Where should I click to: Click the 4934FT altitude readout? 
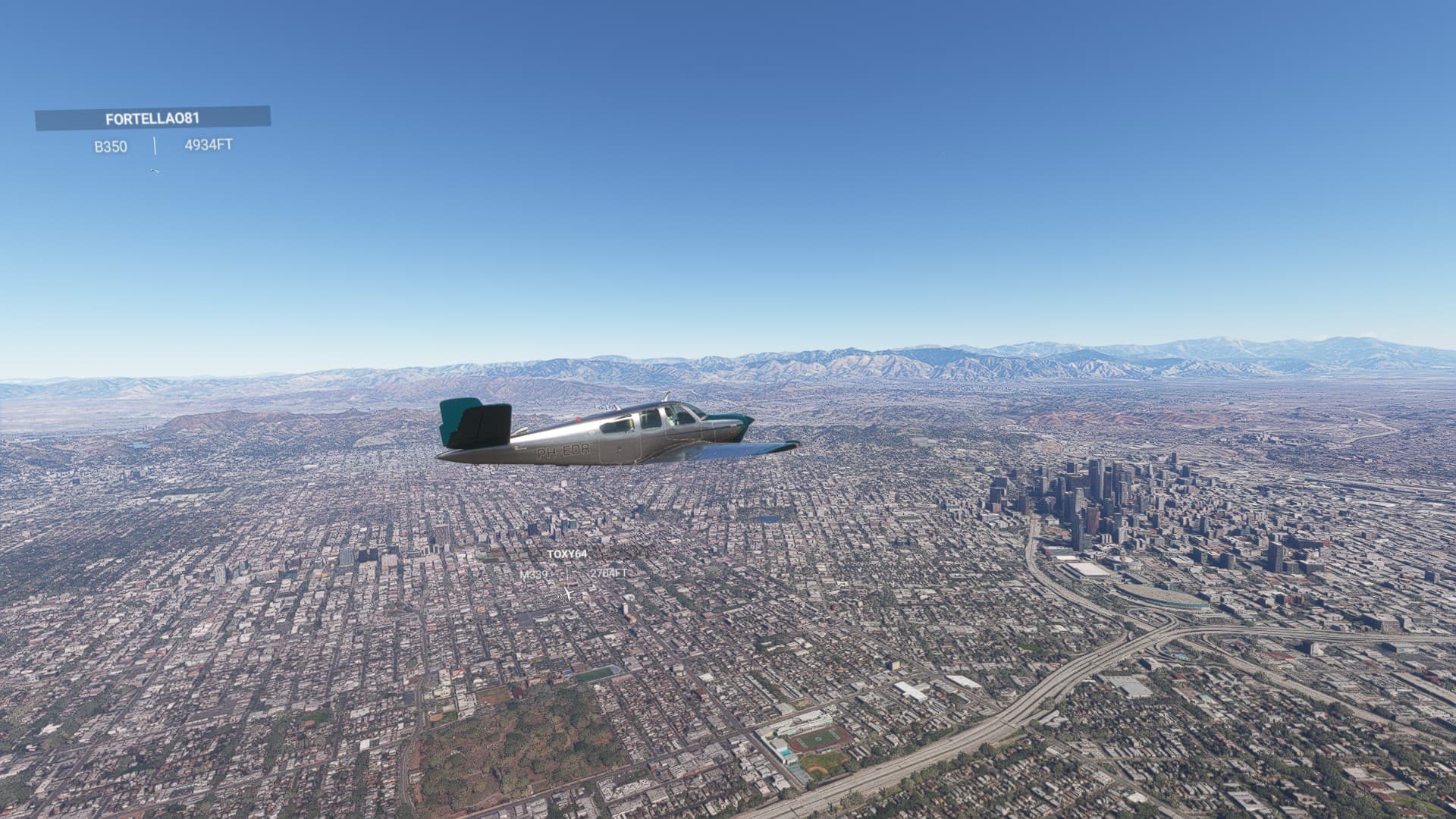(x=209, y=146)
